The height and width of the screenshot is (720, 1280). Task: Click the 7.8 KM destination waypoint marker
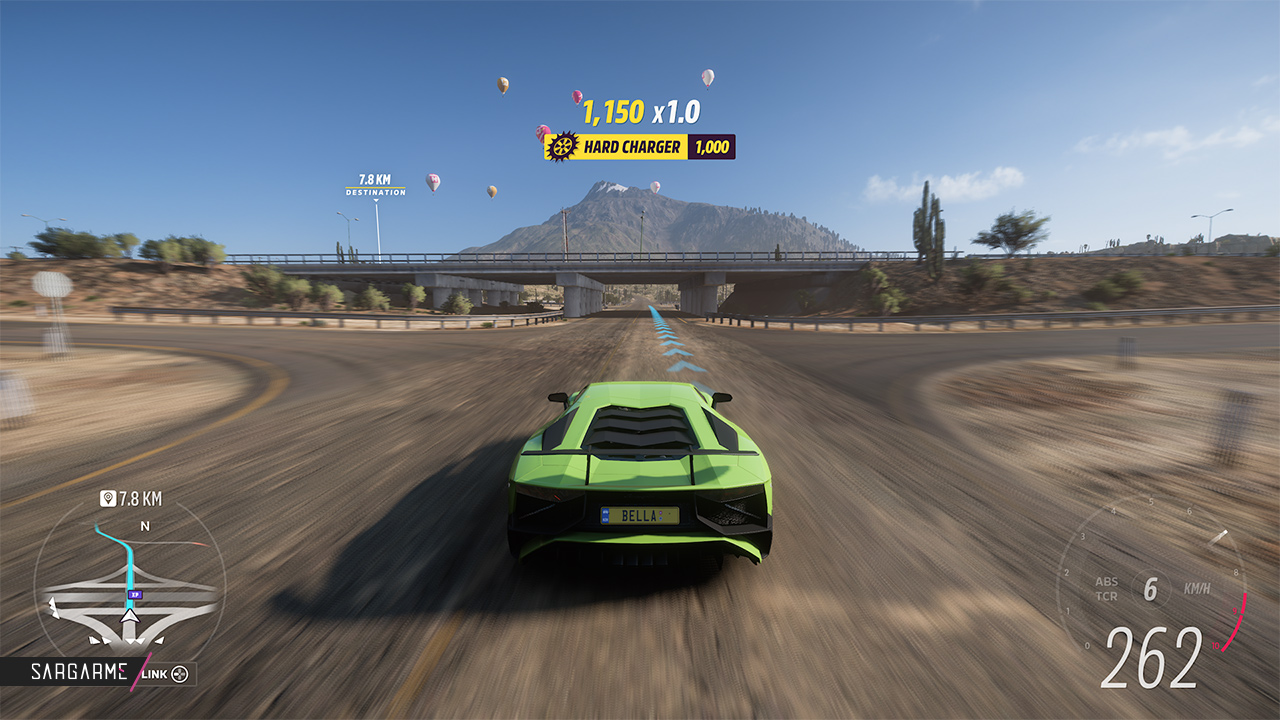(x=376, y=185)
